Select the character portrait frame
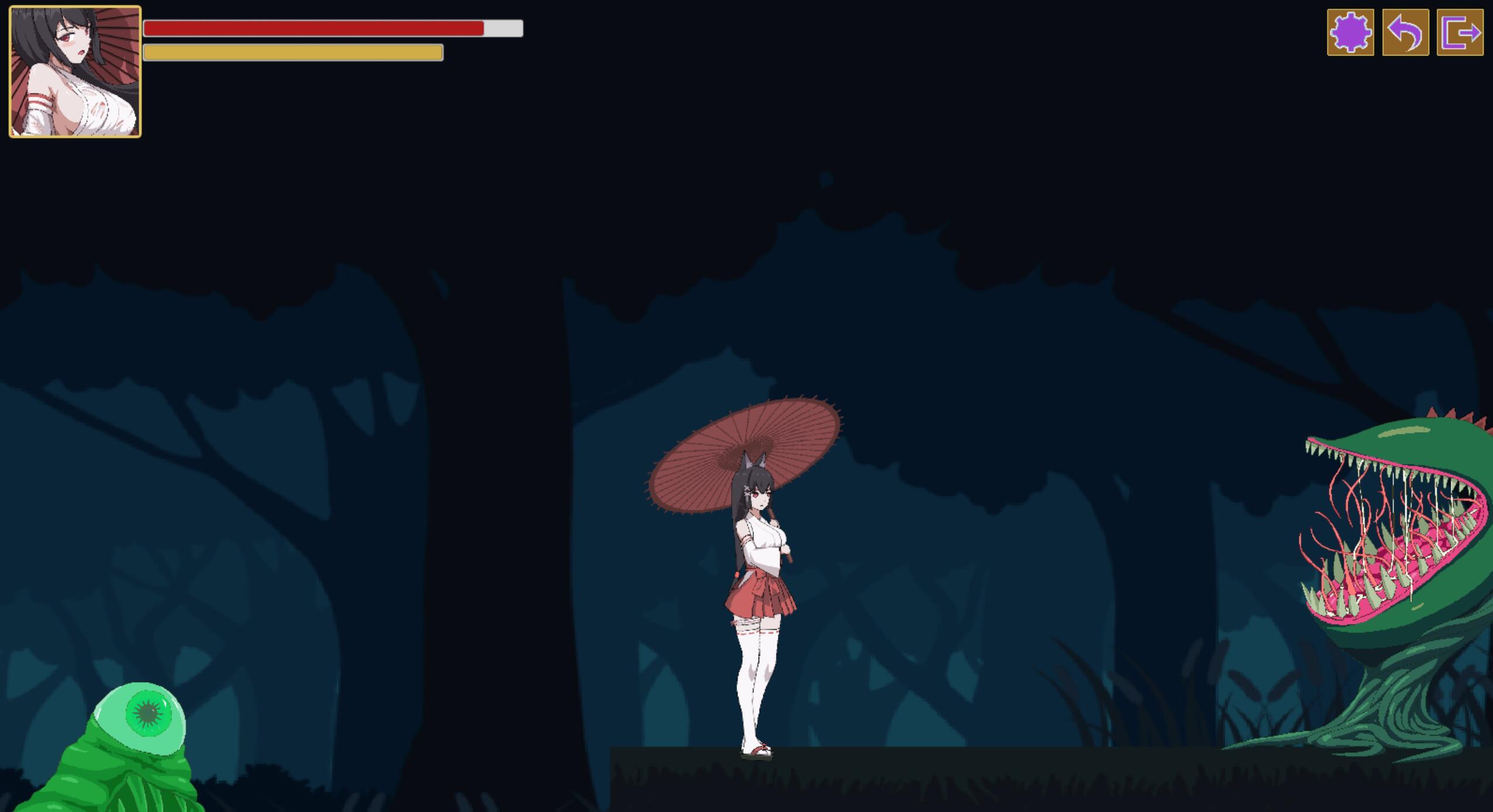This screenshot has width=1493, height=812. [74, 71]
